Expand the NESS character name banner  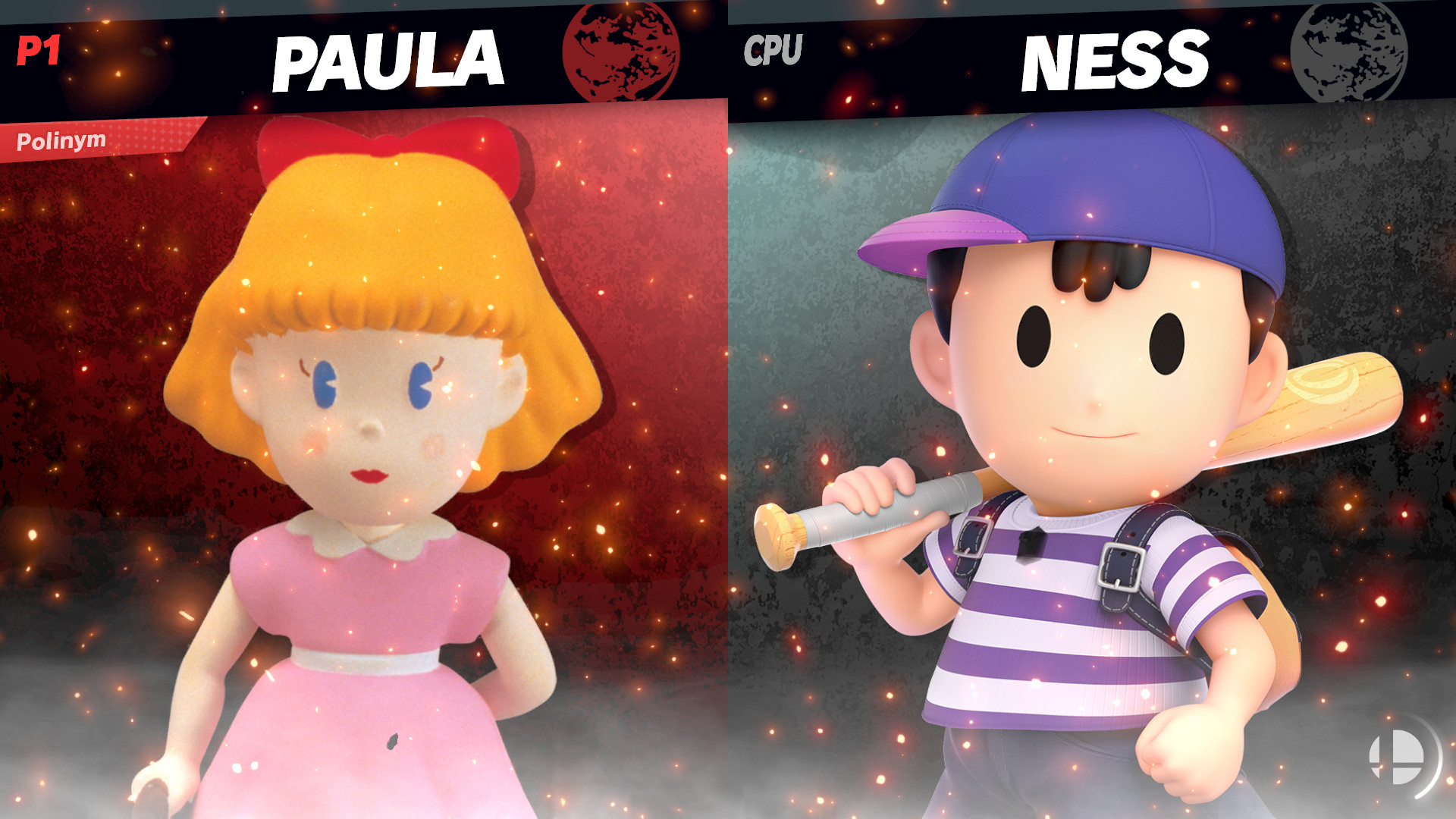(1119, 53)
